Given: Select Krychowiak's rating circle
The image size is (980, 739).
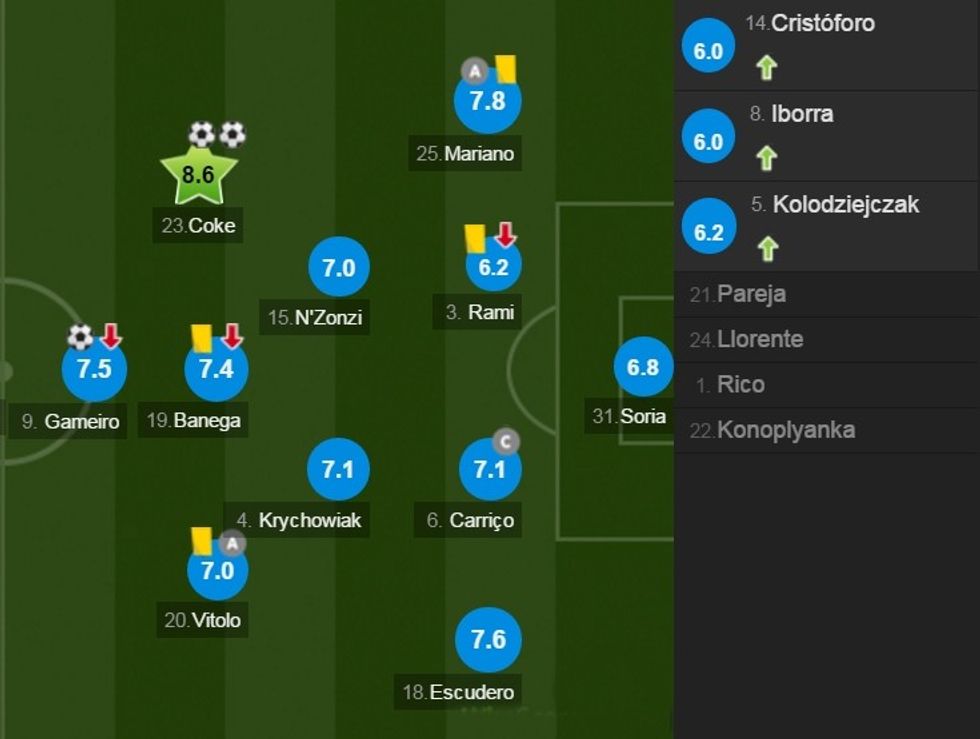Looking at the screenshot, I should click(339, 468).
